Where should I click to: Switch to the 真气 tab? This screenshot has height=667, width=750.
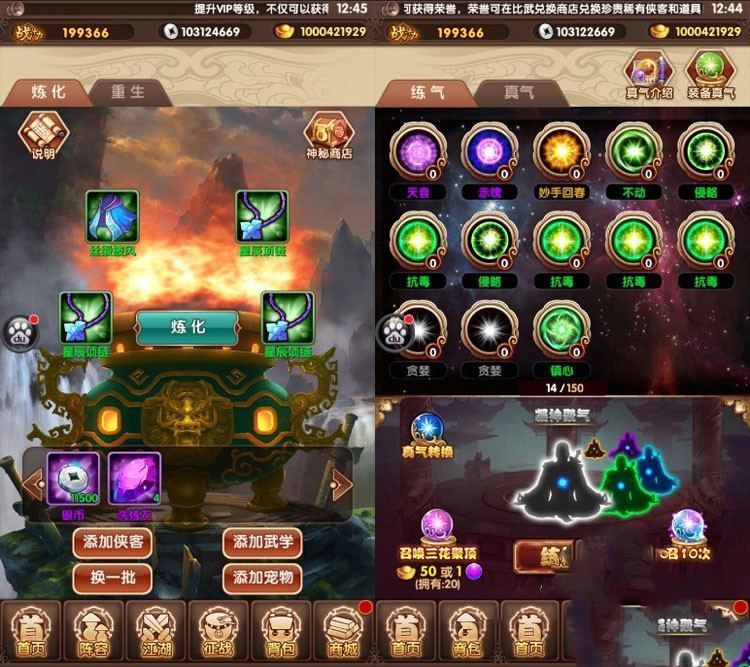tap(518, 92)
